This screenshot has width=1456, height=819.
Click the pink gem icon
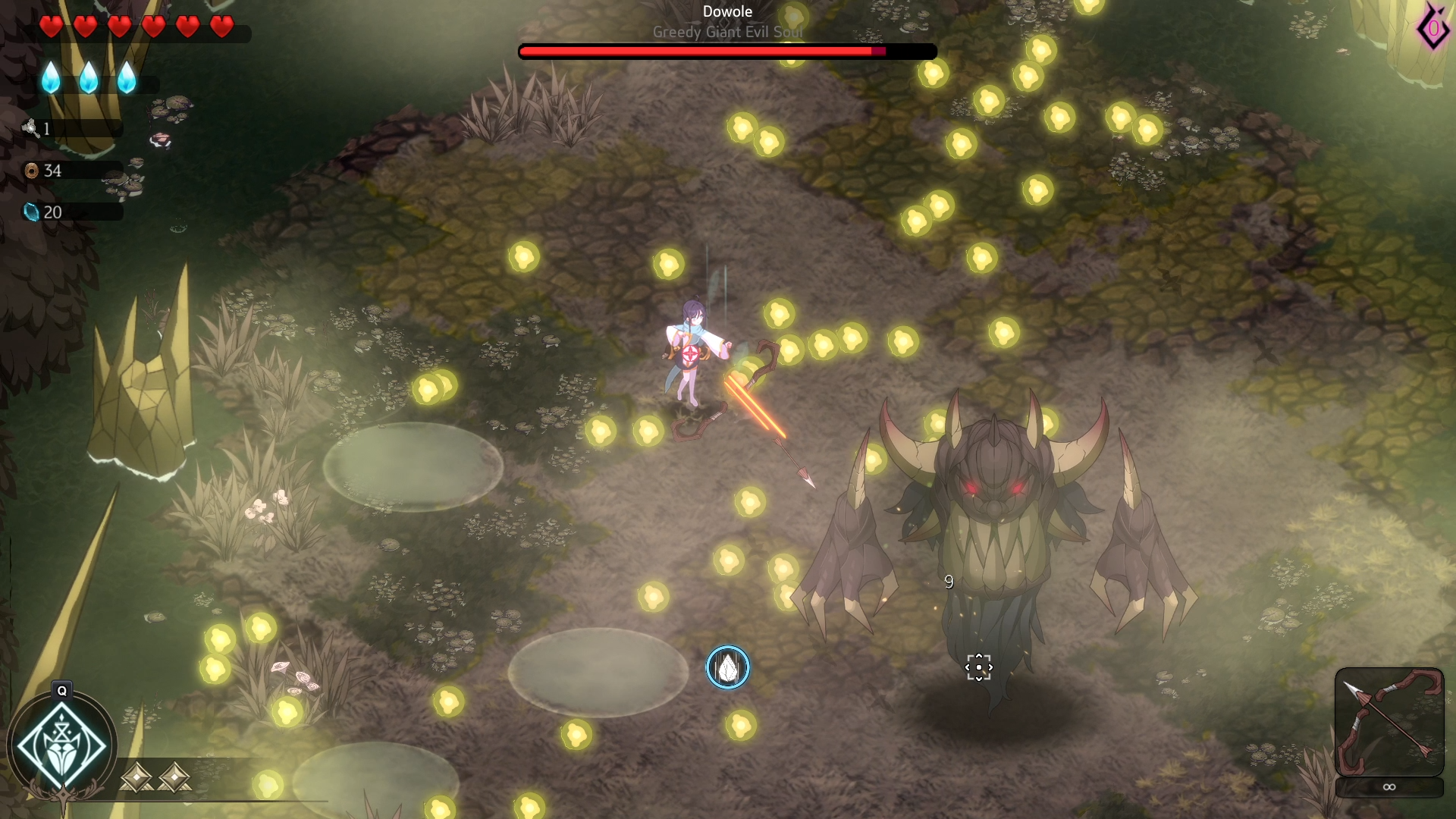(1432, 29)
